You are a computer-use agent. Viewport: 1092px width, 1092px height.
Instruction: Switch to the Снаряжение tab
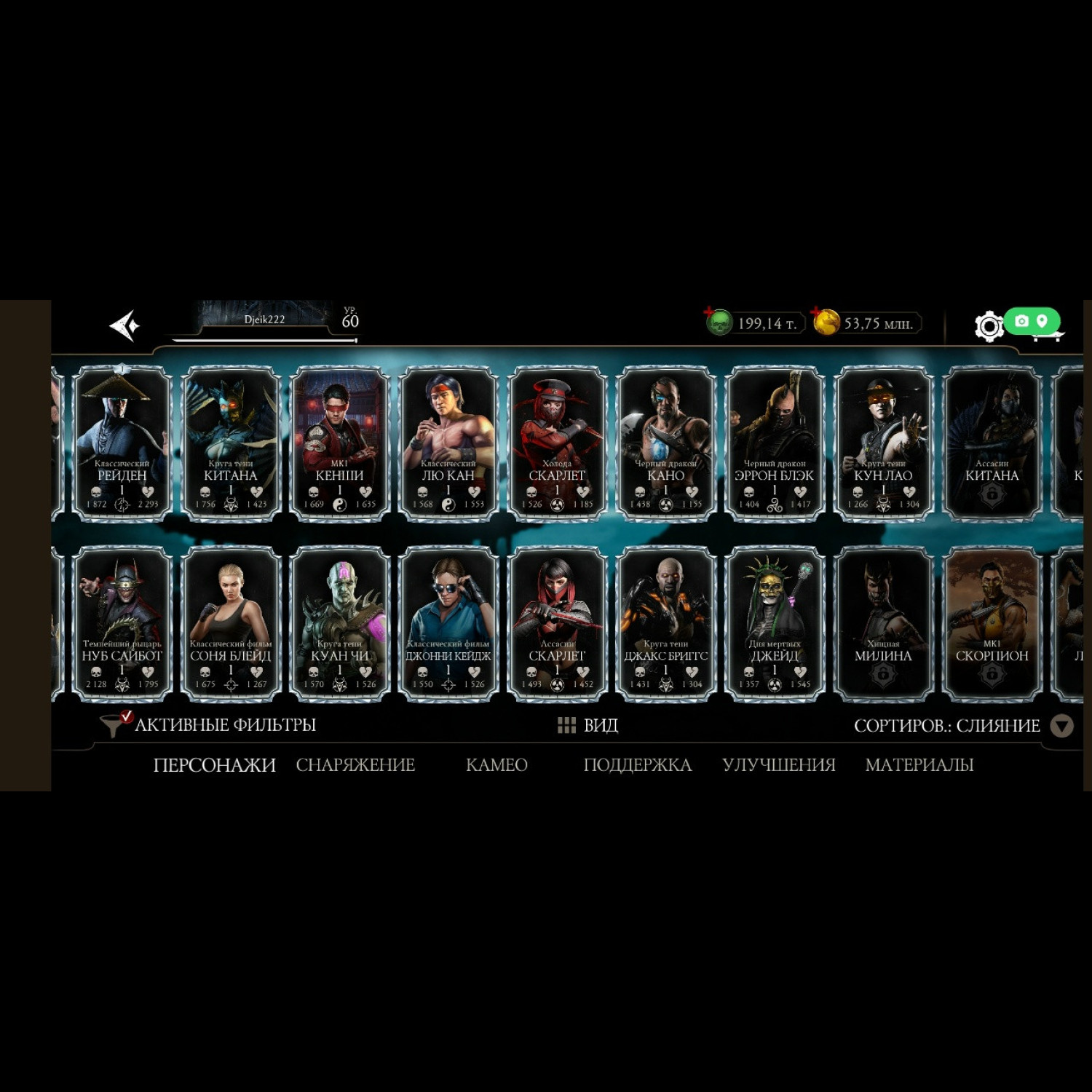pyautogui.click(x=355, y=764)
